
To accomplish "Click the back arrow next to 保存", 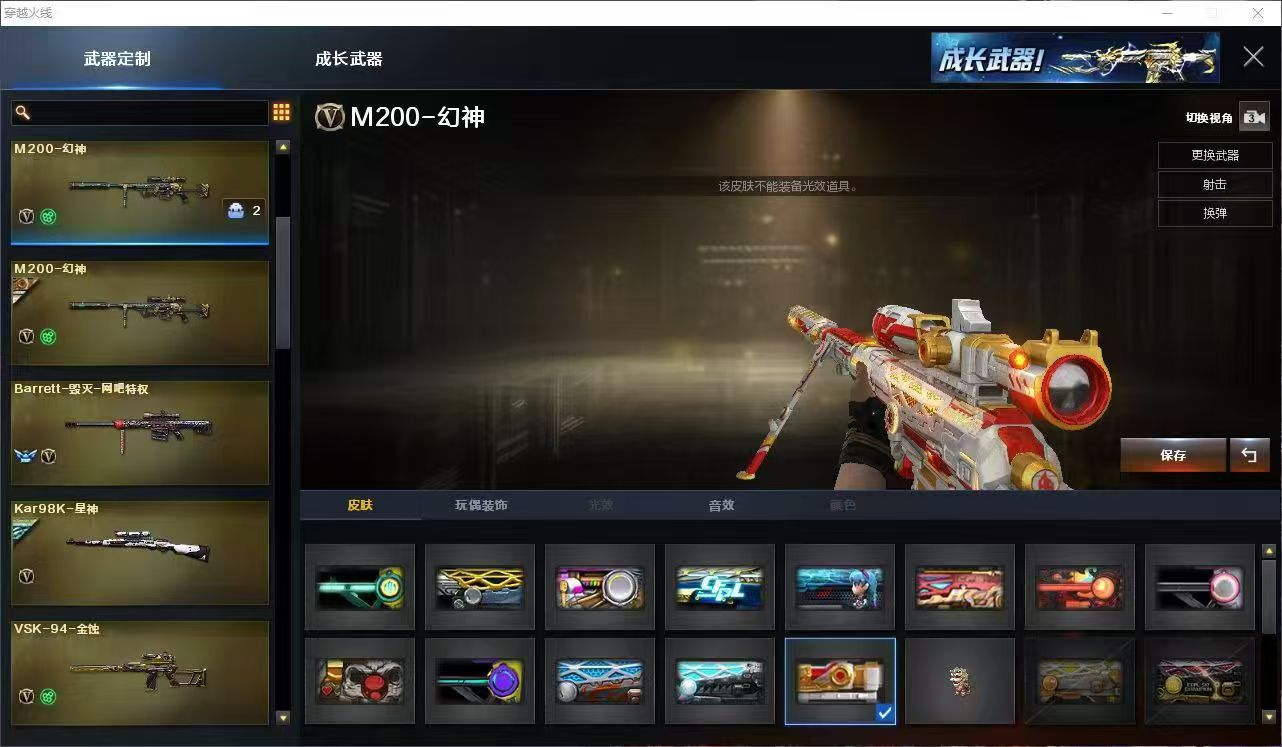I will coord(1249,455).
